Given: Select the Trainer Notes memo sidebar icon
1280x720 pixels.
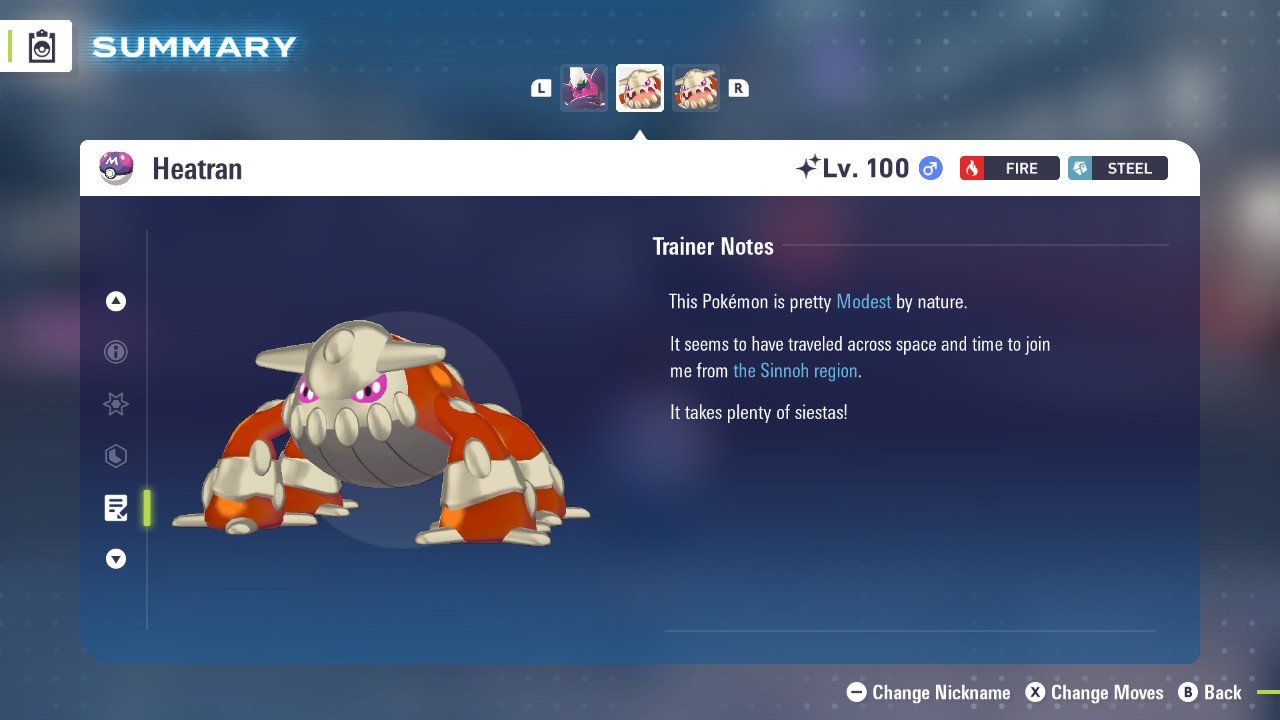Looking at the screenshot, I should 115,508.
